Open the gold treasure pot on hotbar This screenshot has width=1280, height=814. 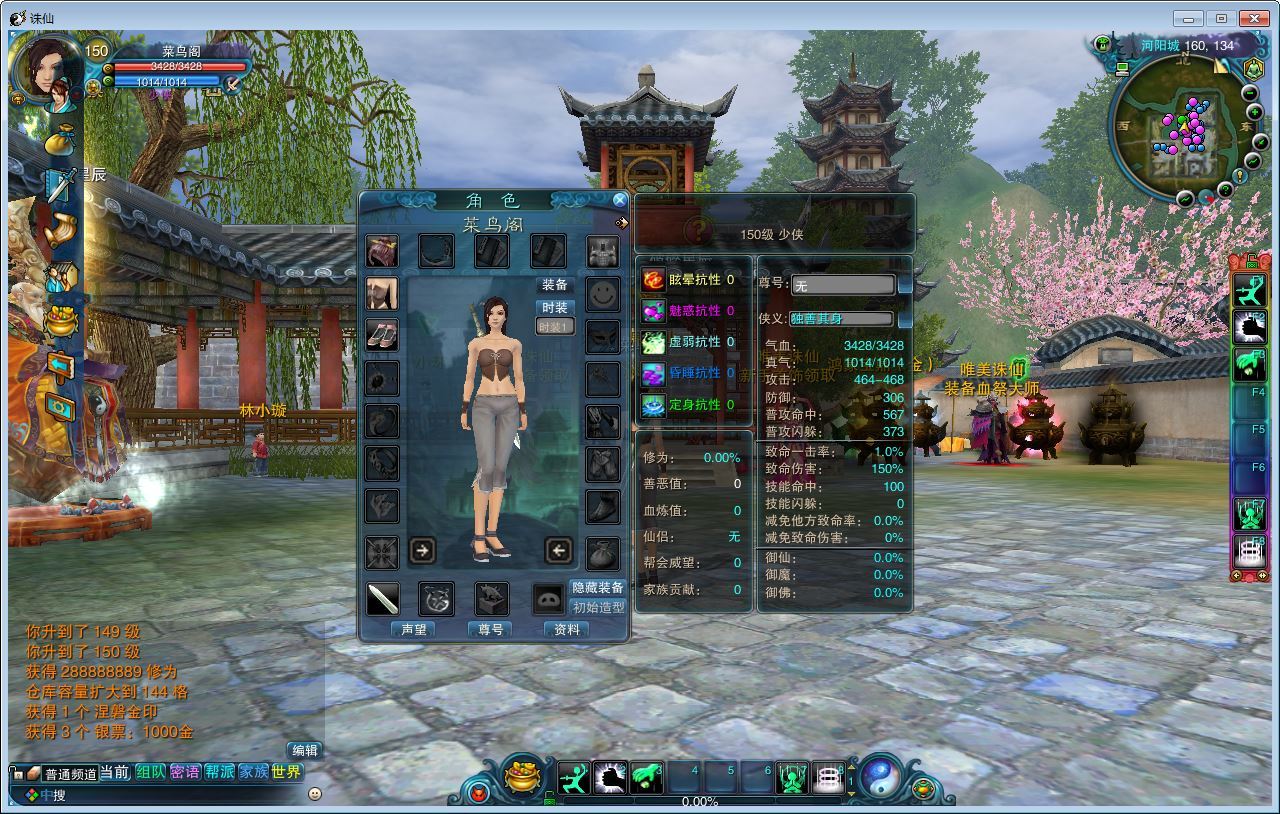click(523, 777)
